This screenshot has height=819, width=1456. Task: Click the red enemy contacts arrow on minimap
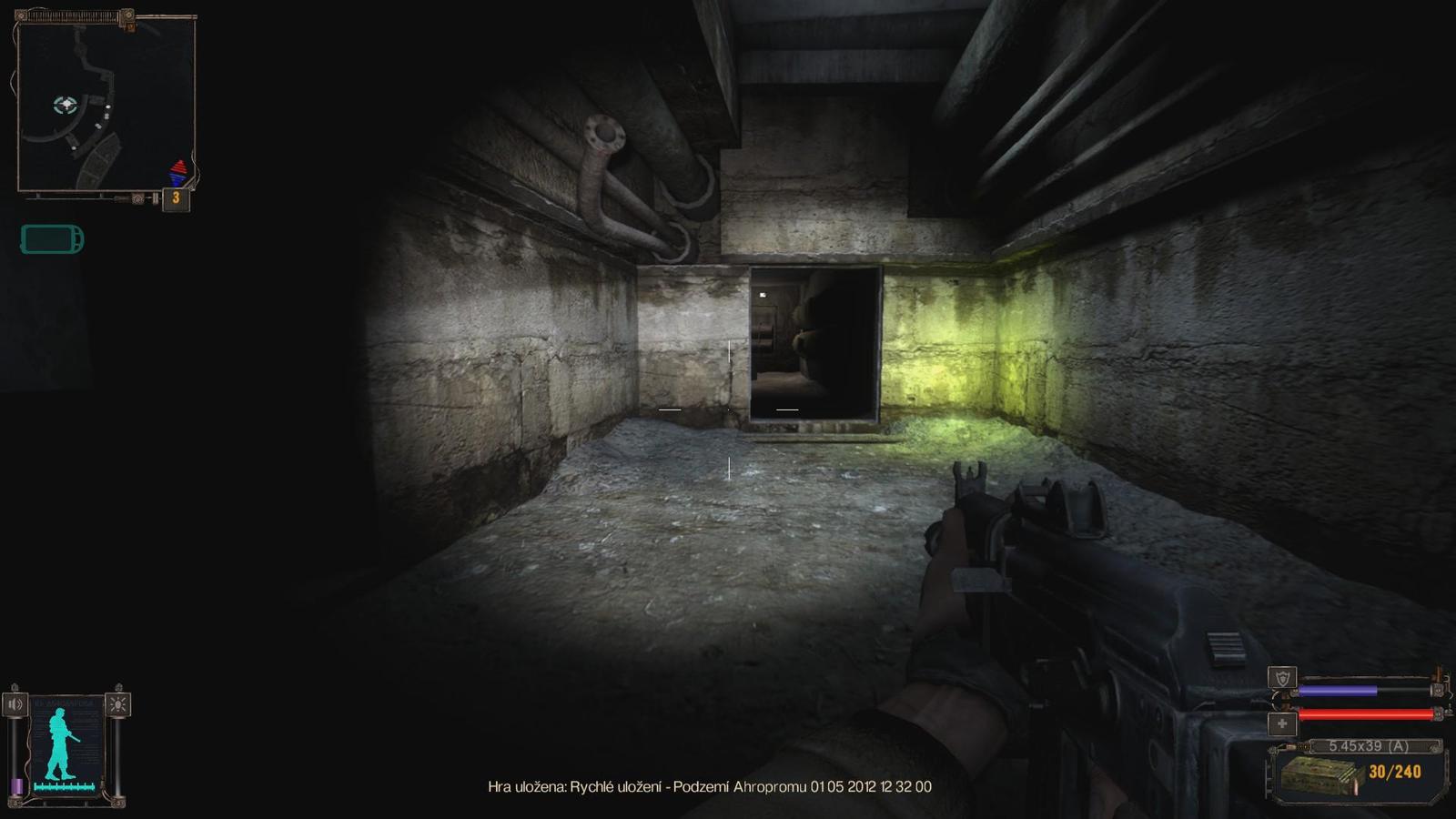178,167
